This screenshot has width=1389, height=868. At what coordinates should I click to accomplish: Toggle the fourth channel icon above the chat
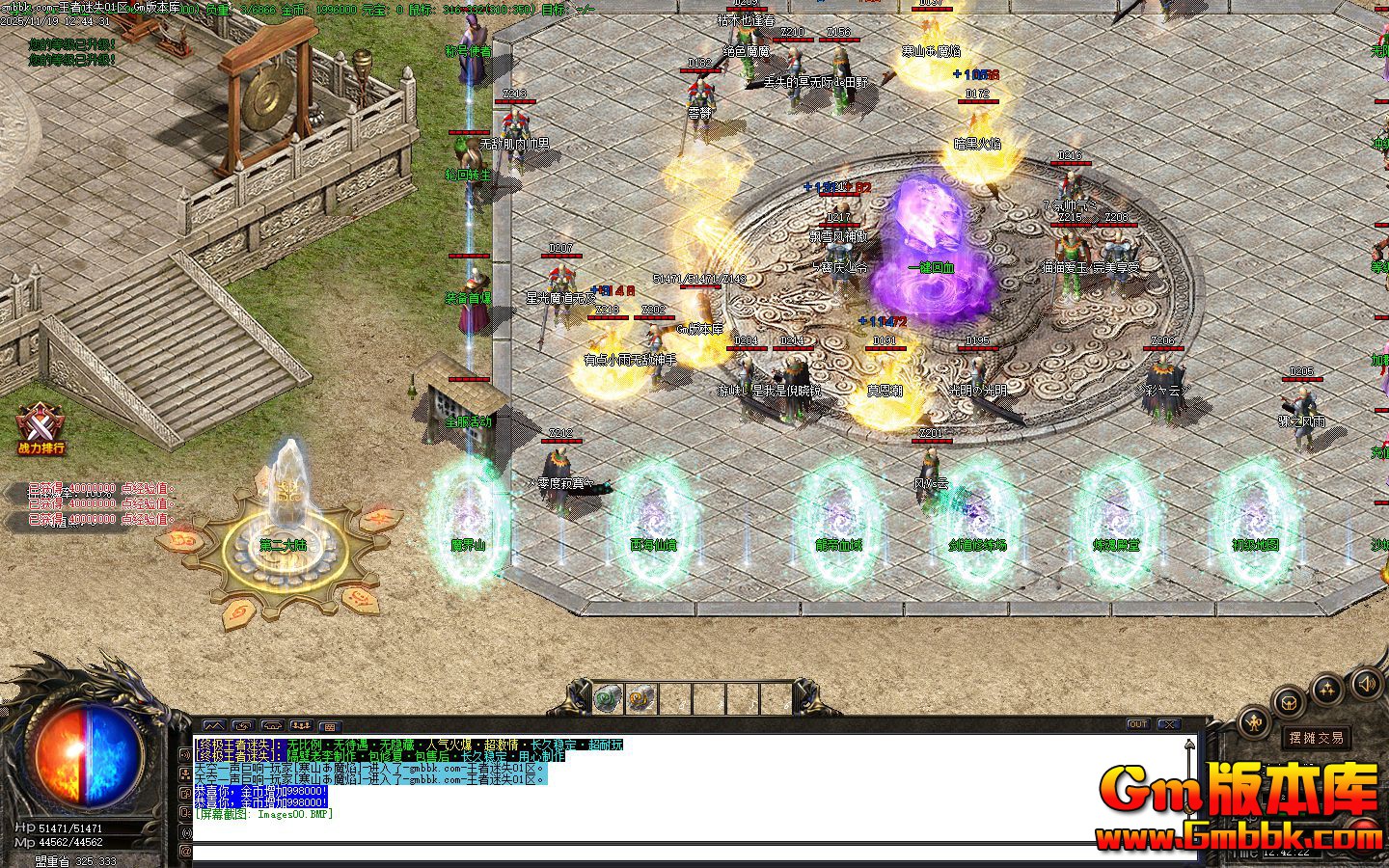(301, 726)
